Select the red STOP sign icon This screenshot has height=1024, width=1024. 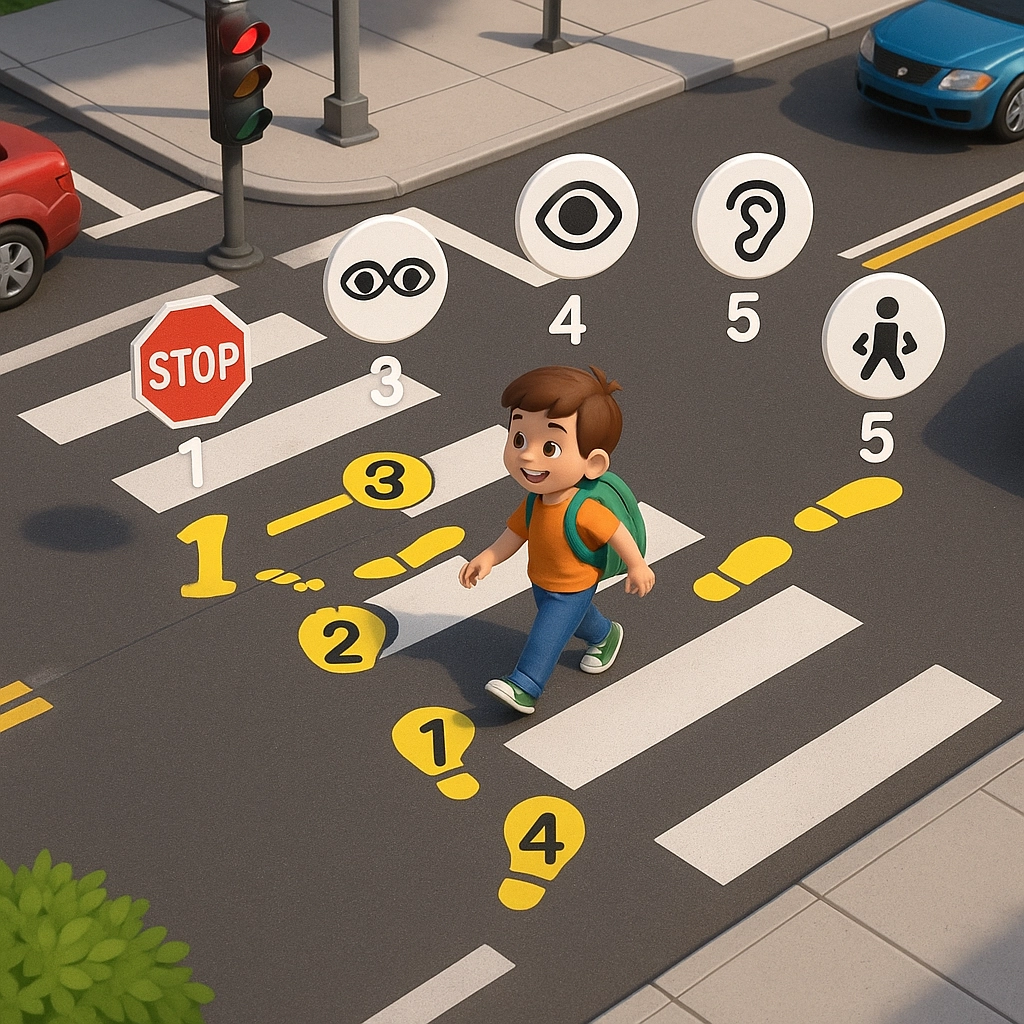[190, 362]
